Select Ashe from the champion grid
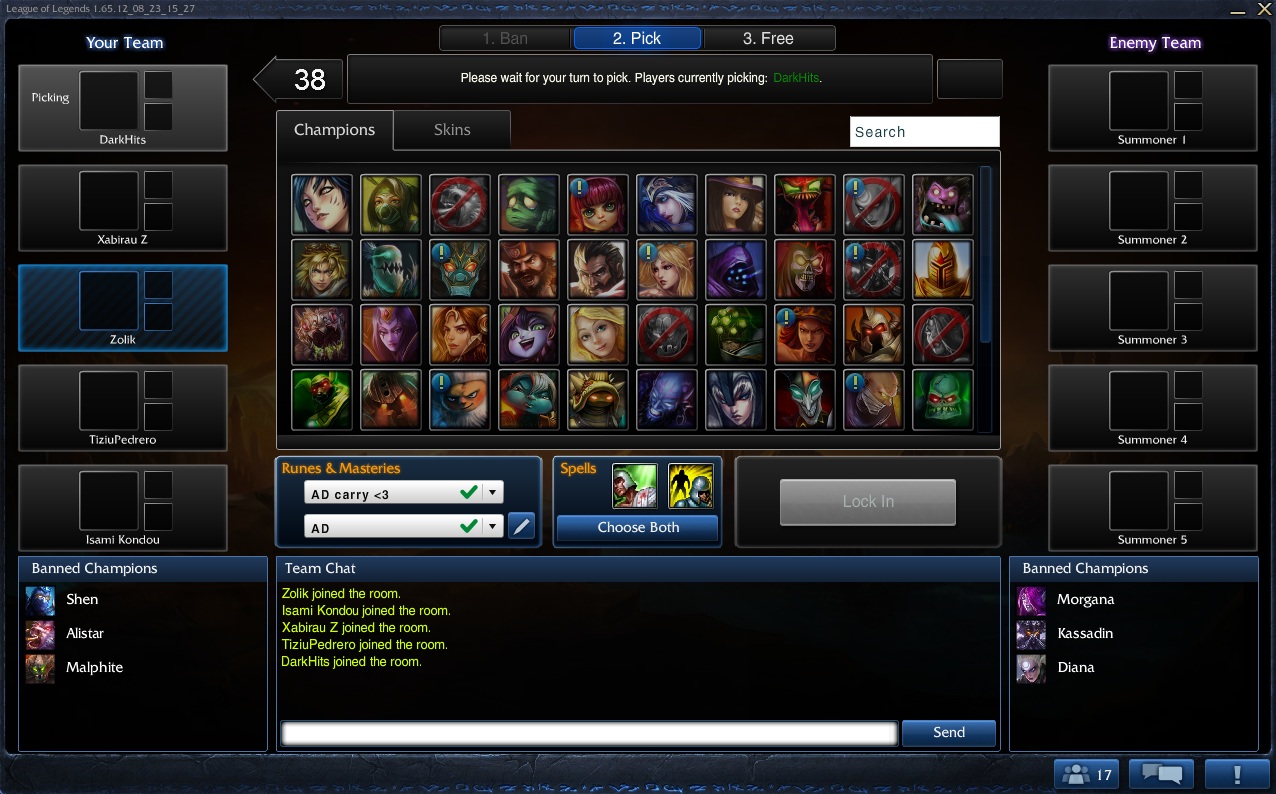1276x794 pixels. coord(667,204)
